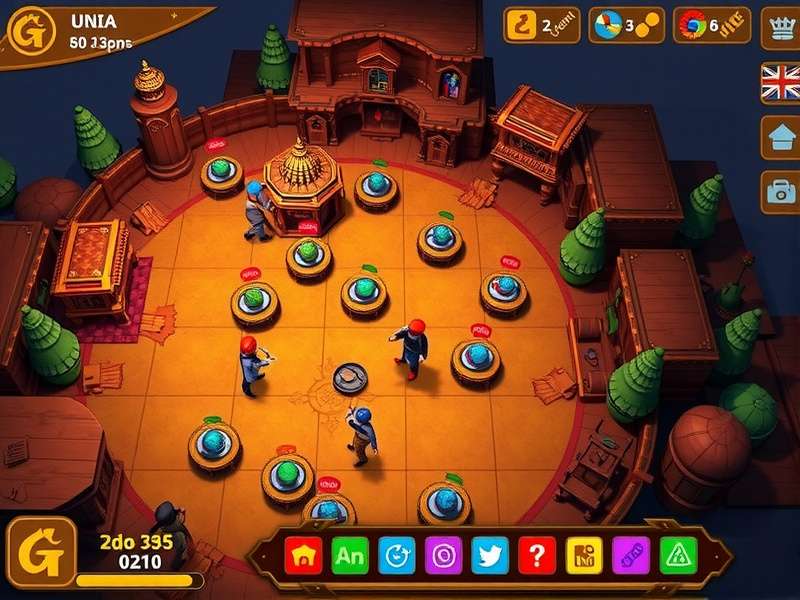The height and width of the screenshot is (600, 800).
Task: Activate the blue clock-arrow toolbar icon
Action: tap(397, 554)
